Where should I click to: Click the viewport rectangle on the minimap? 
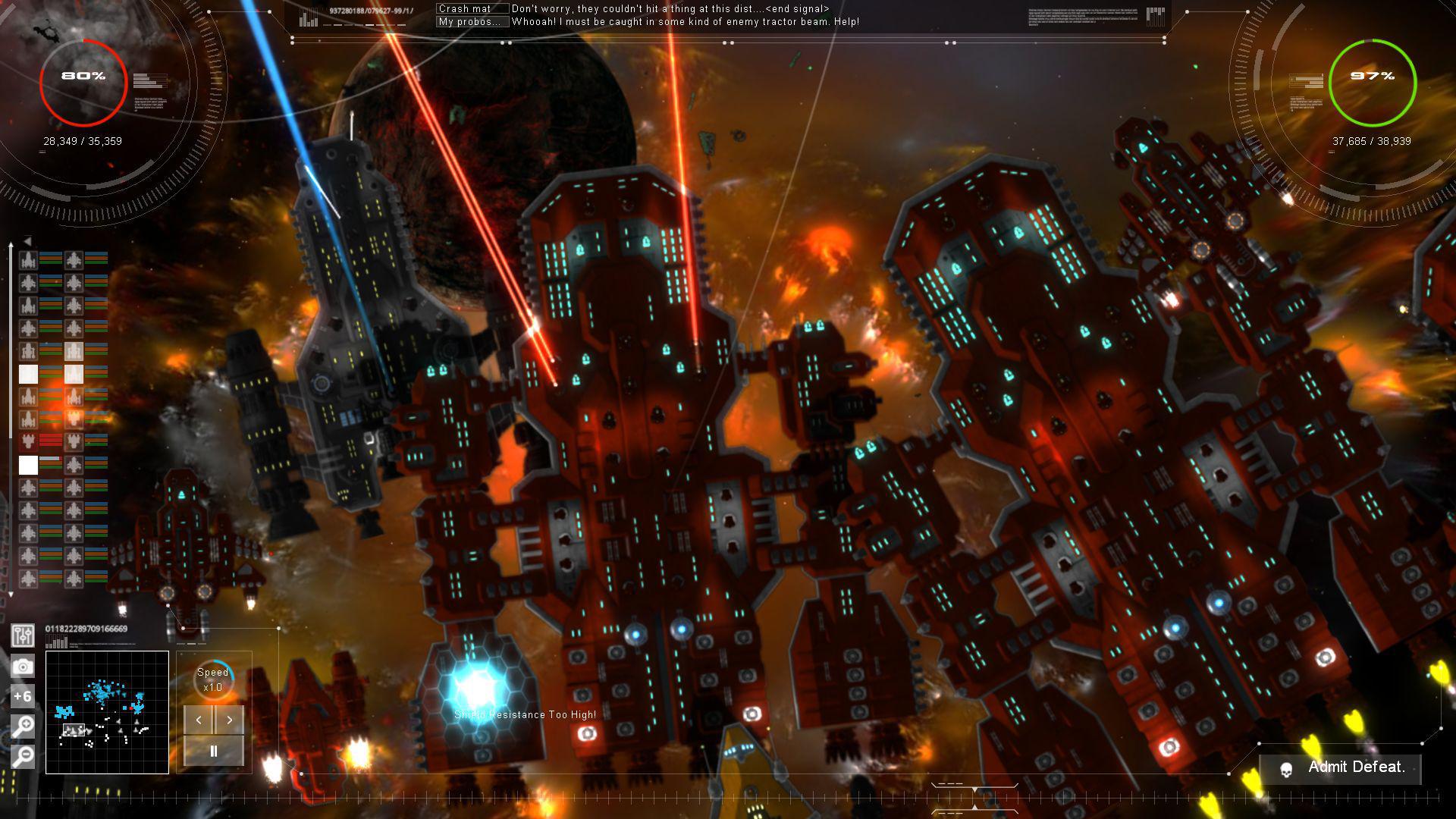[x=76, y=730]
